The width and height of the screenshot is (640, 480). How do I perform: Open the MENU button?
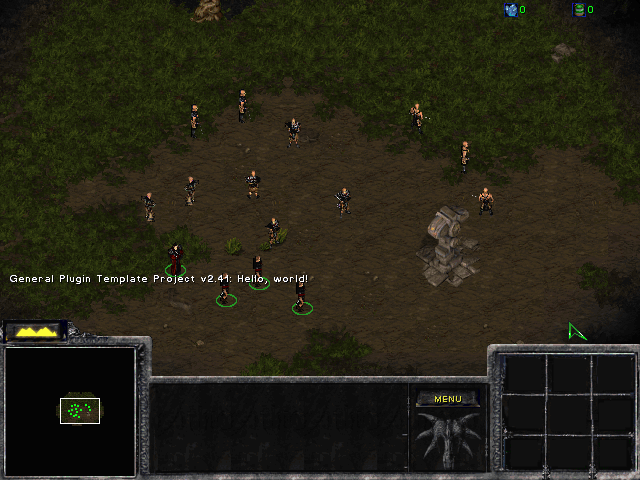click(x=447, y=399)
